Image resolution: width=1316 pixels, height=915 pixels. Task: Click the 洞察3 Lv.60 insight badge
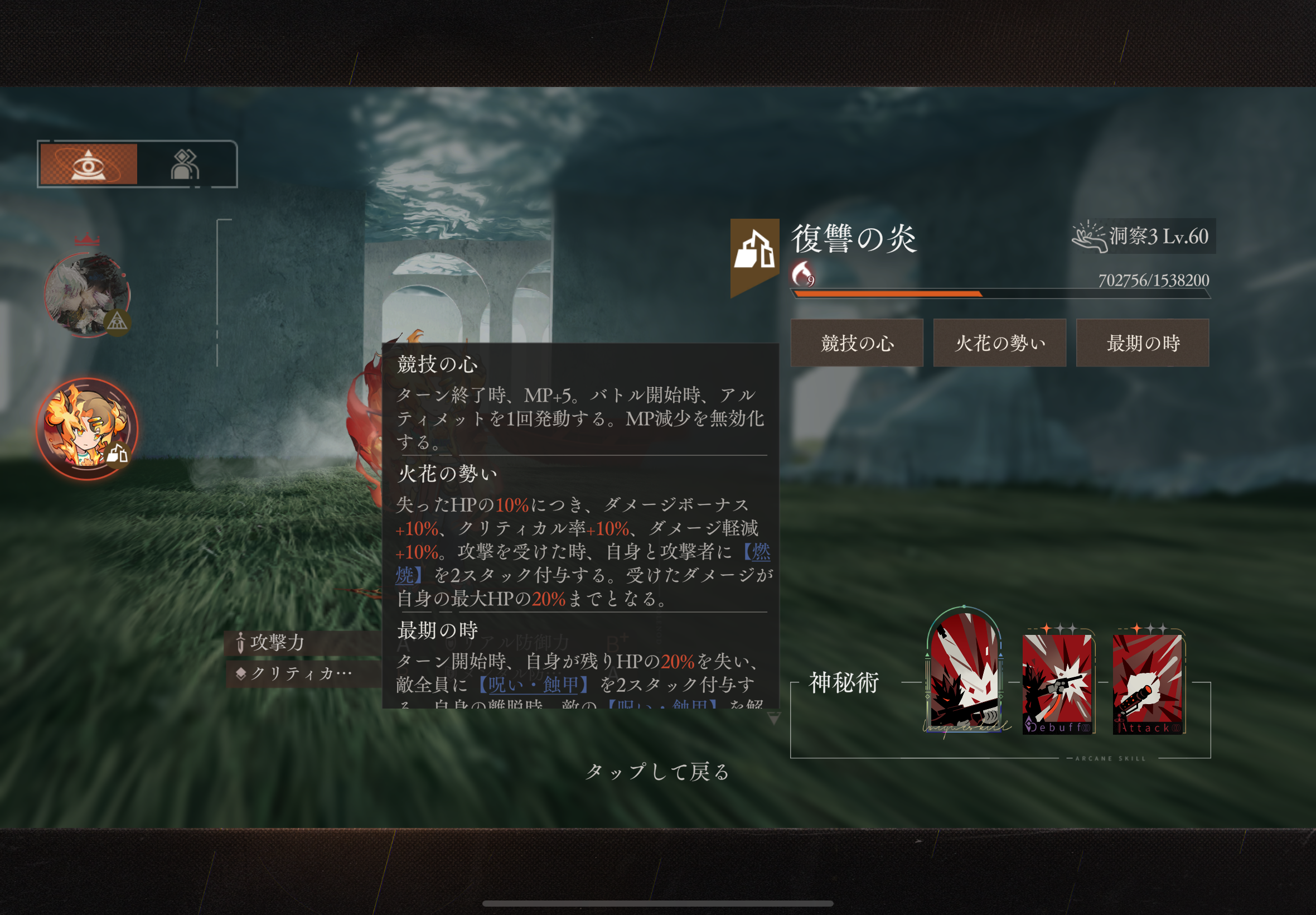tap(1144, 236)
